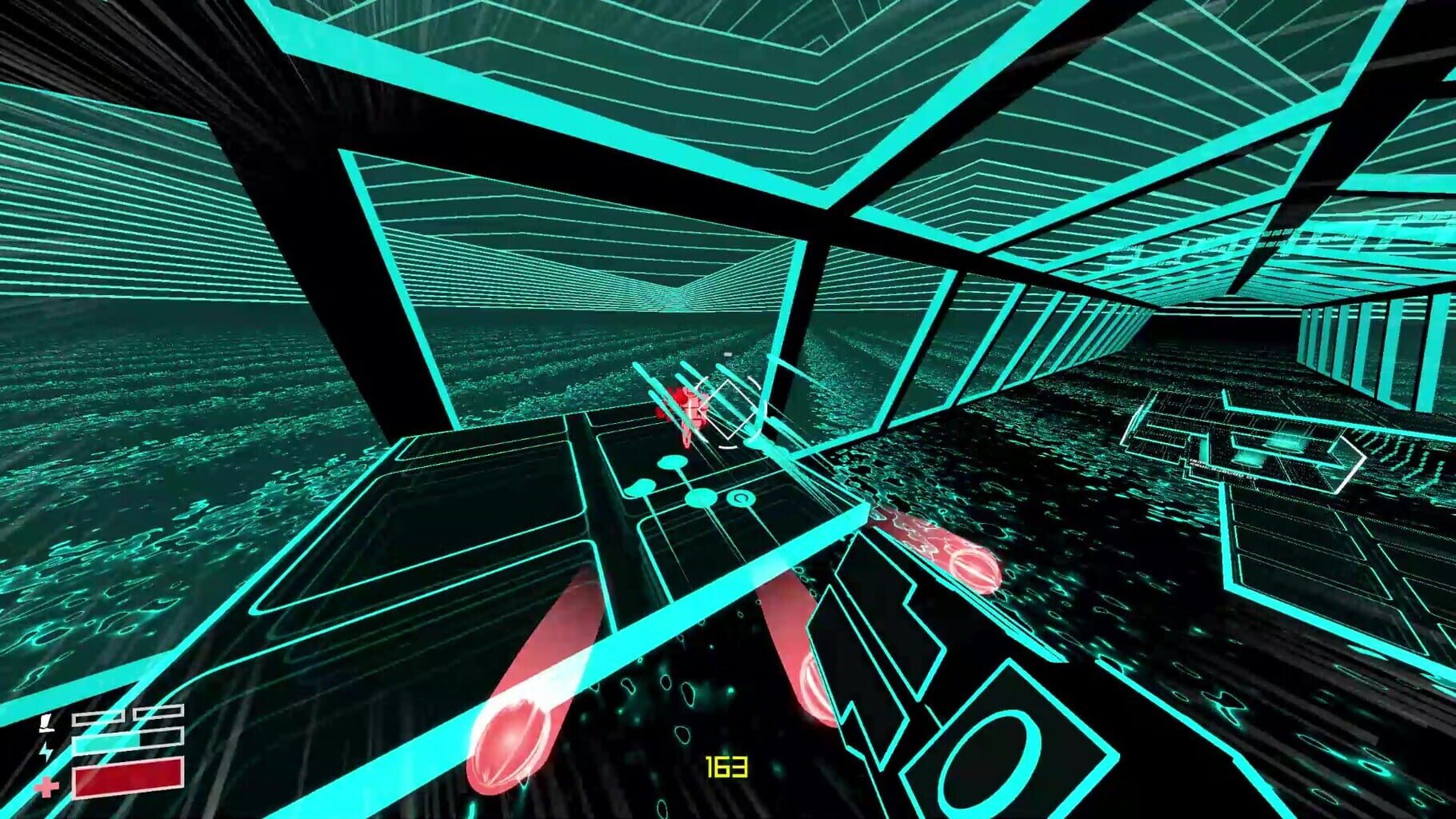Click the small white marker above the crosshair
Screen dimensions: 1456x819
(x=727, y=355)
